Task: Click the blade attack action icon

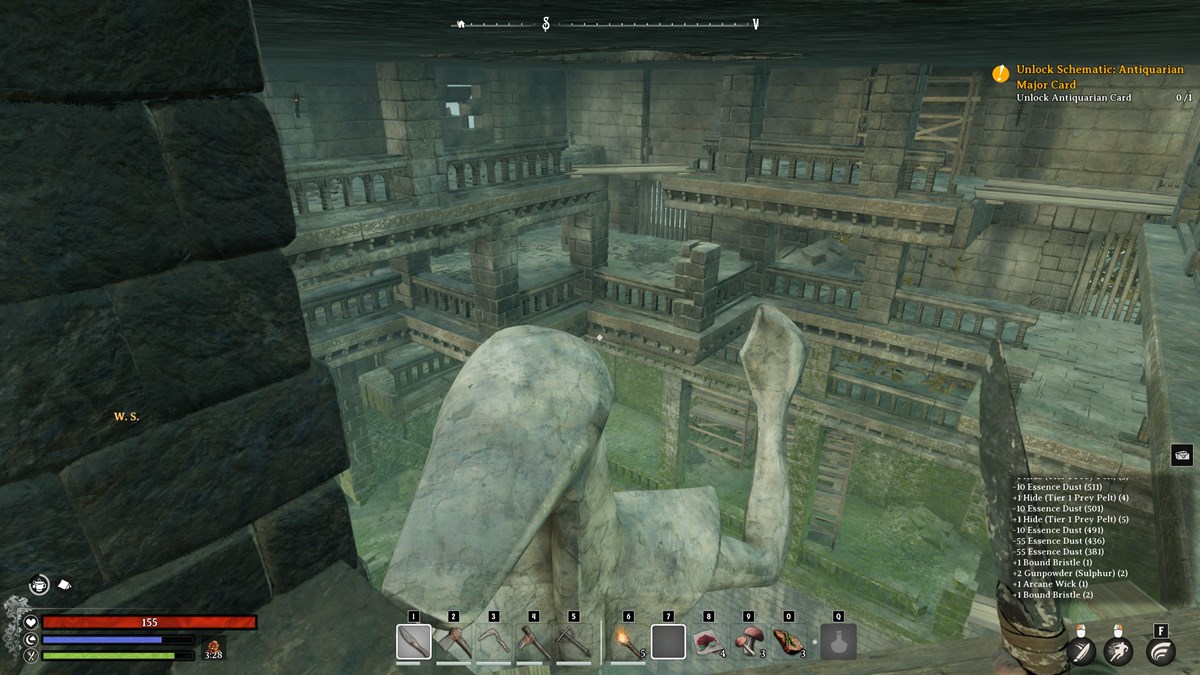Action: coord(1081,652)
